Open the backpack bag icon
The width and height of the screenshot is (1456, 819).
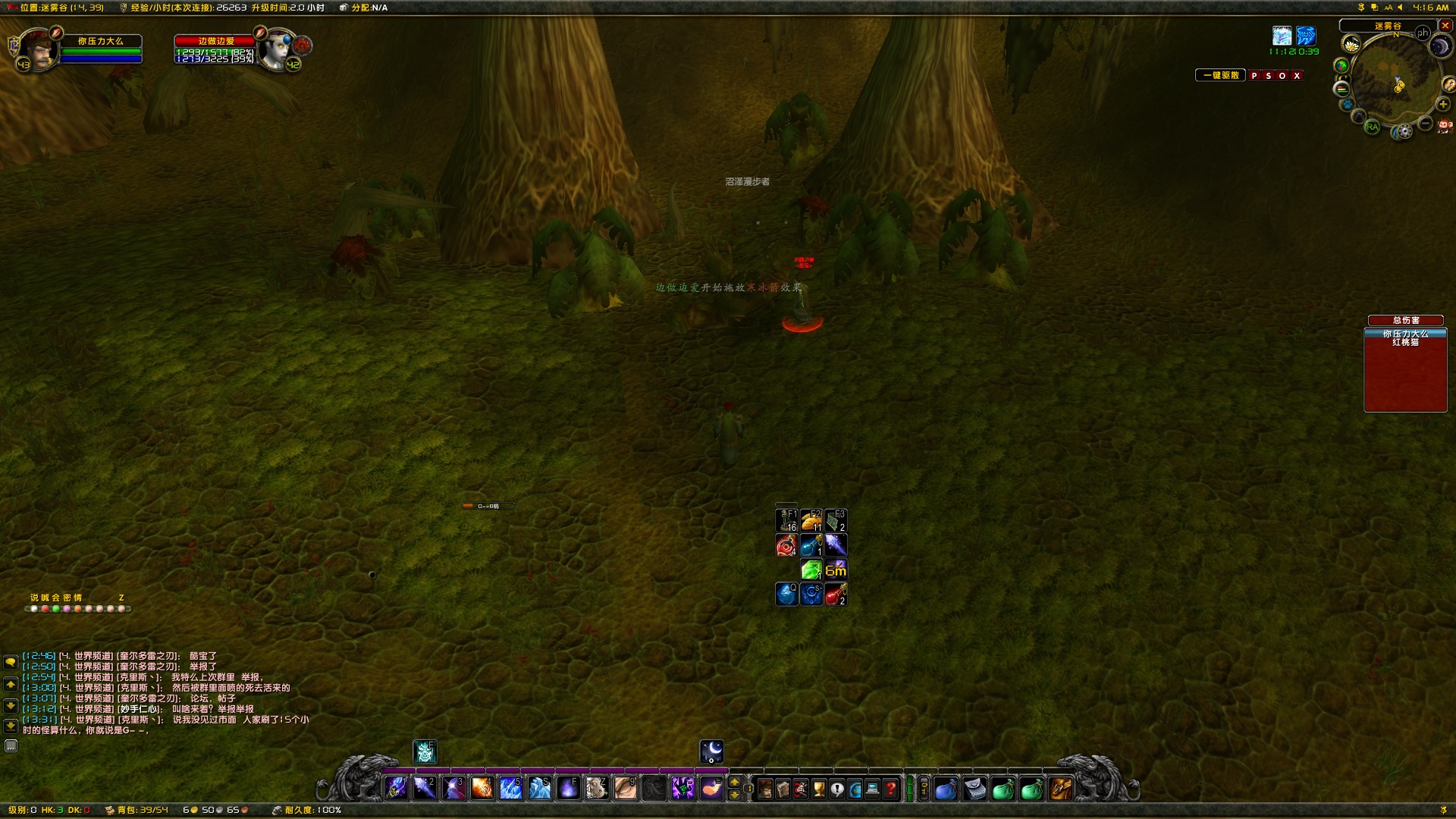point(1059,789)
